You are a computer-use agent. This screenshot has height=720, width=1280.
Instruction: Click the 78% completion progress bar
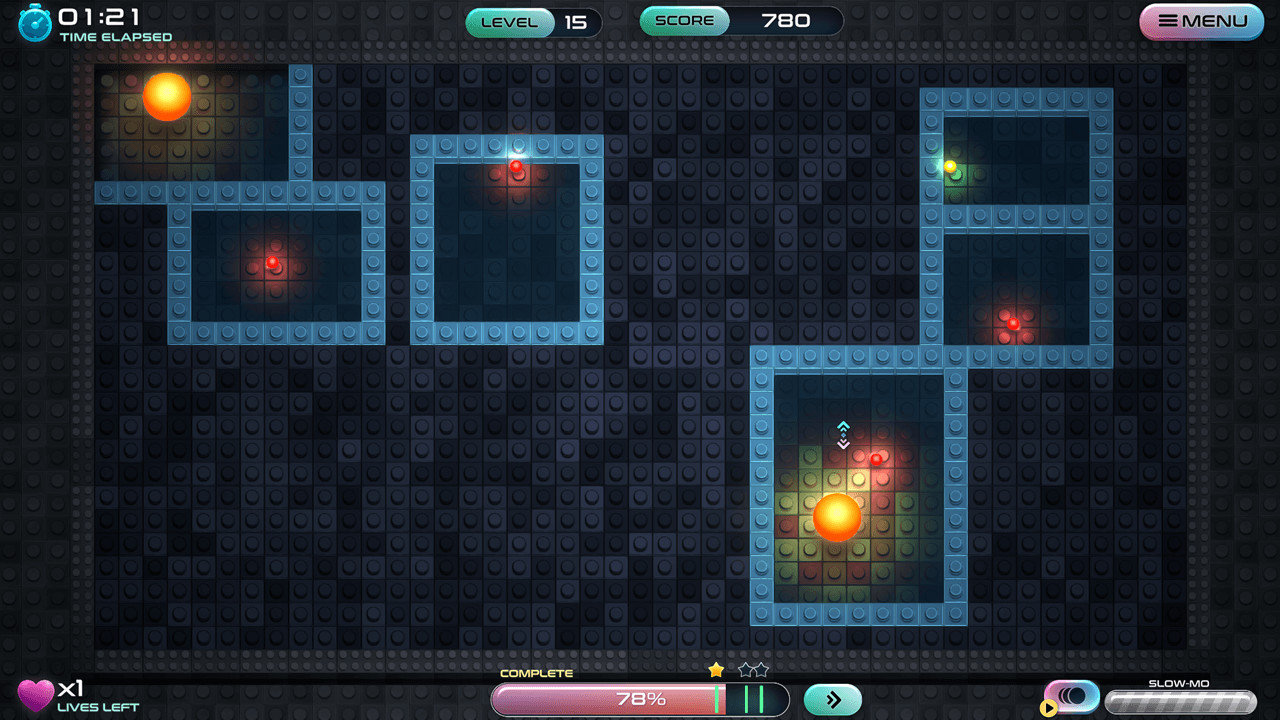coord(640,699)
